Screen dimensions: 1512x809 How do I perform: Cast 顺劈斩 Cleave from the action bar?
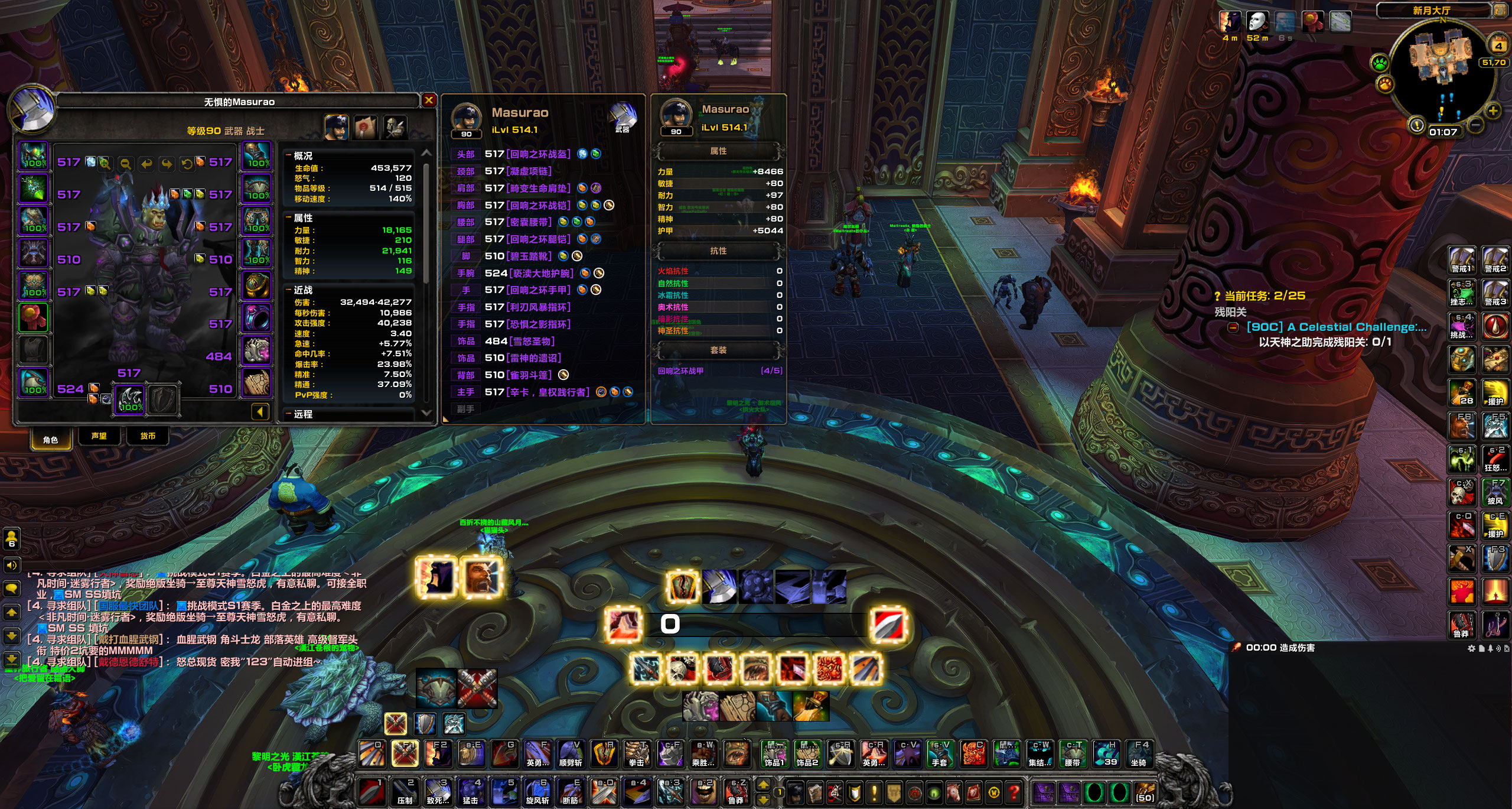point(571,754)
